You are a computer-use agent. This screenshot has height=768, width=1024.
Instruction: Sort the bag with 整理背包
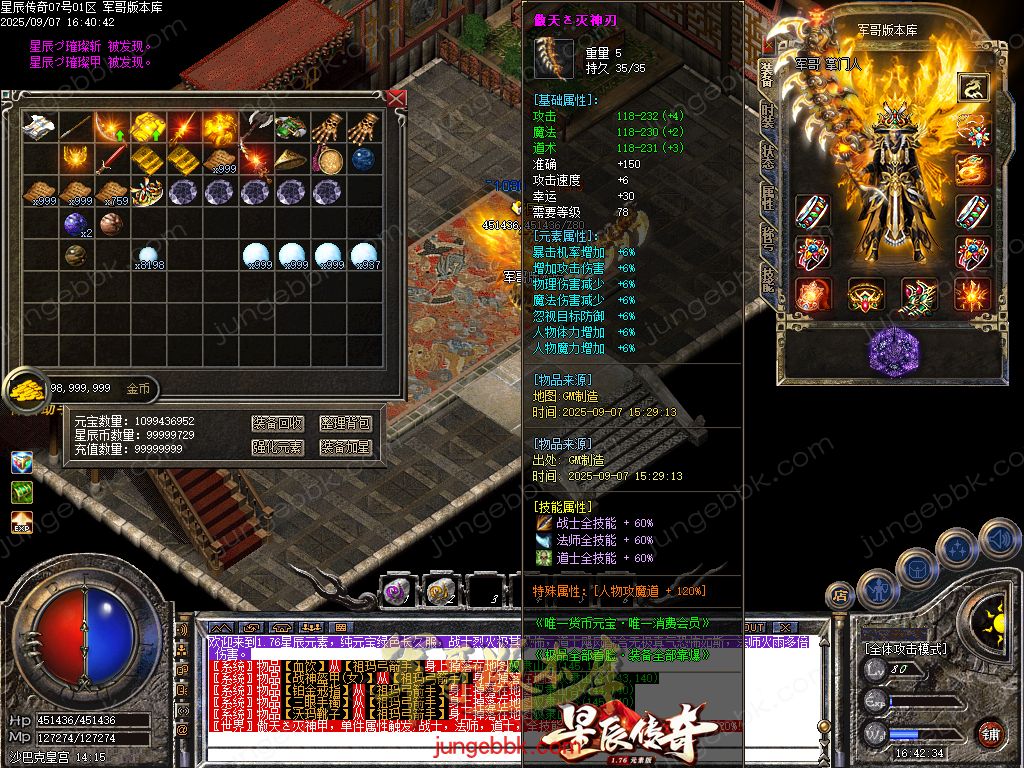pyautogui.click(x=345, y=423)
